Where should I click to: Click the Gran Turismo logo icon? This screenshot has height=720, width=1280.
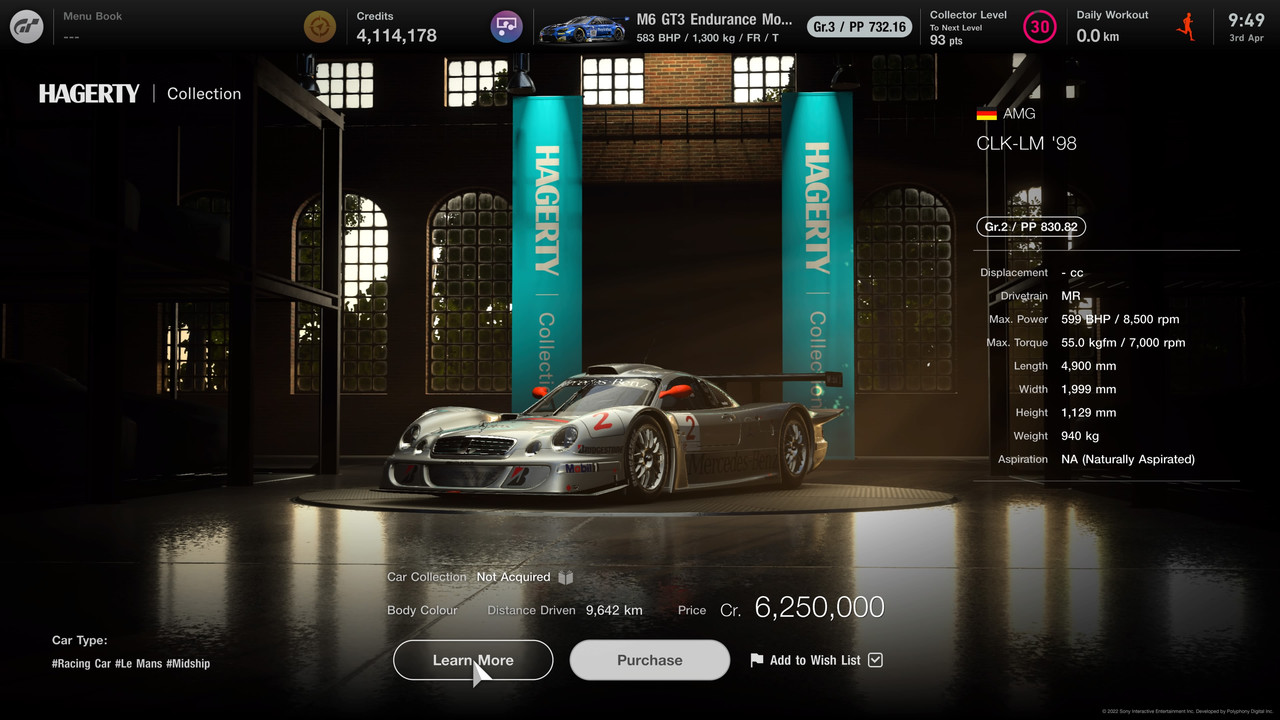[x=27, y=27]
